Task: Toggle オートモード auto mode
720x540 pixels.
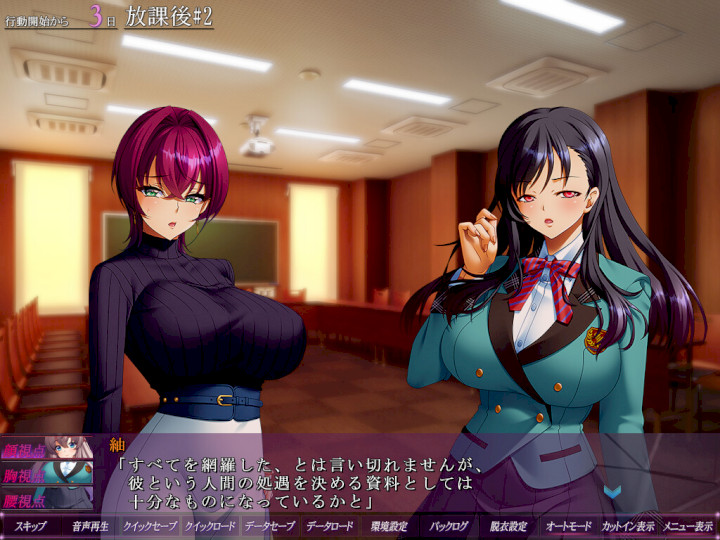Action: (x=569, y=526)
